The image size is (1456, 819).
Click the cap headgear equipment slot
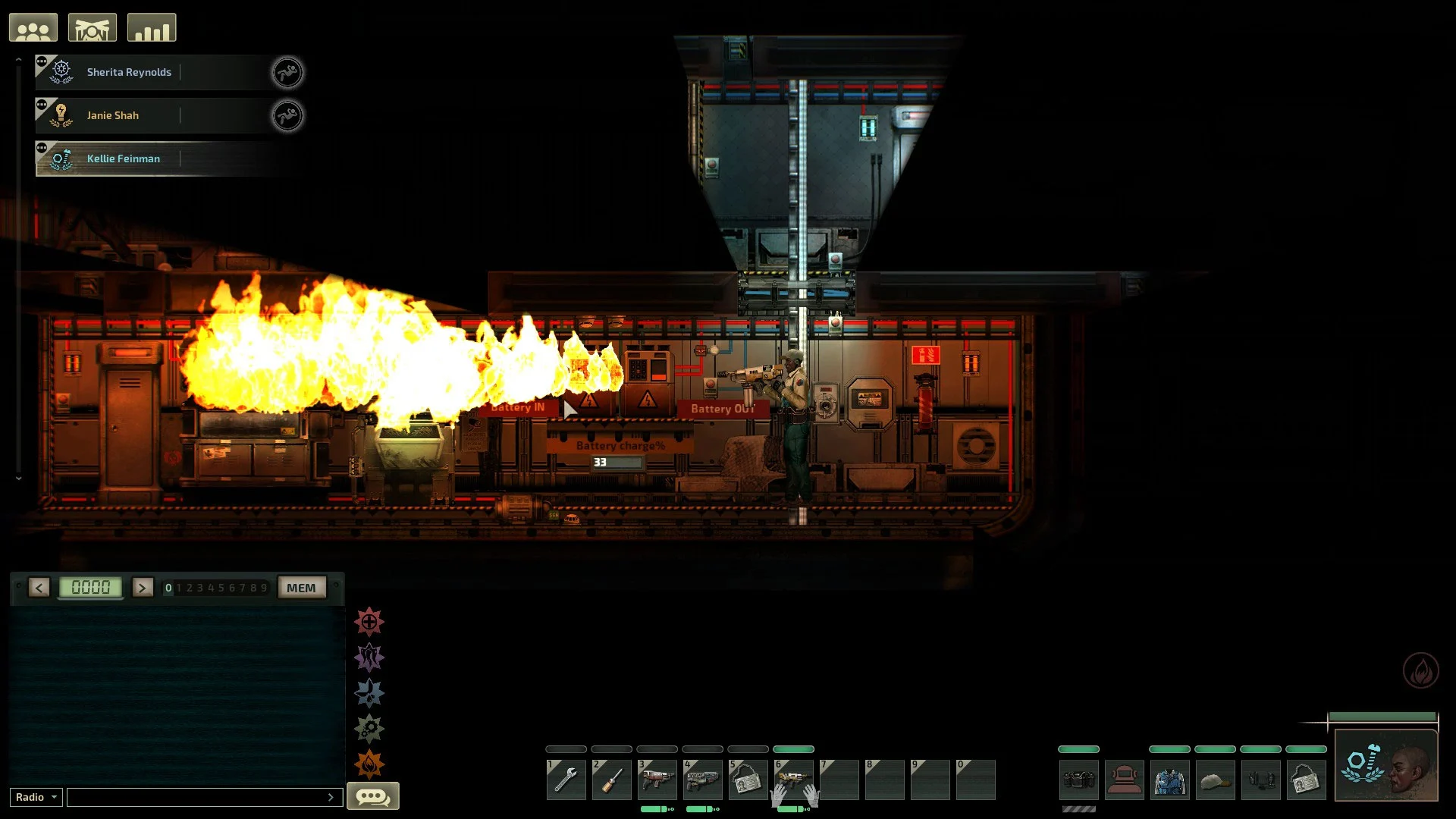pos(1215,780)
